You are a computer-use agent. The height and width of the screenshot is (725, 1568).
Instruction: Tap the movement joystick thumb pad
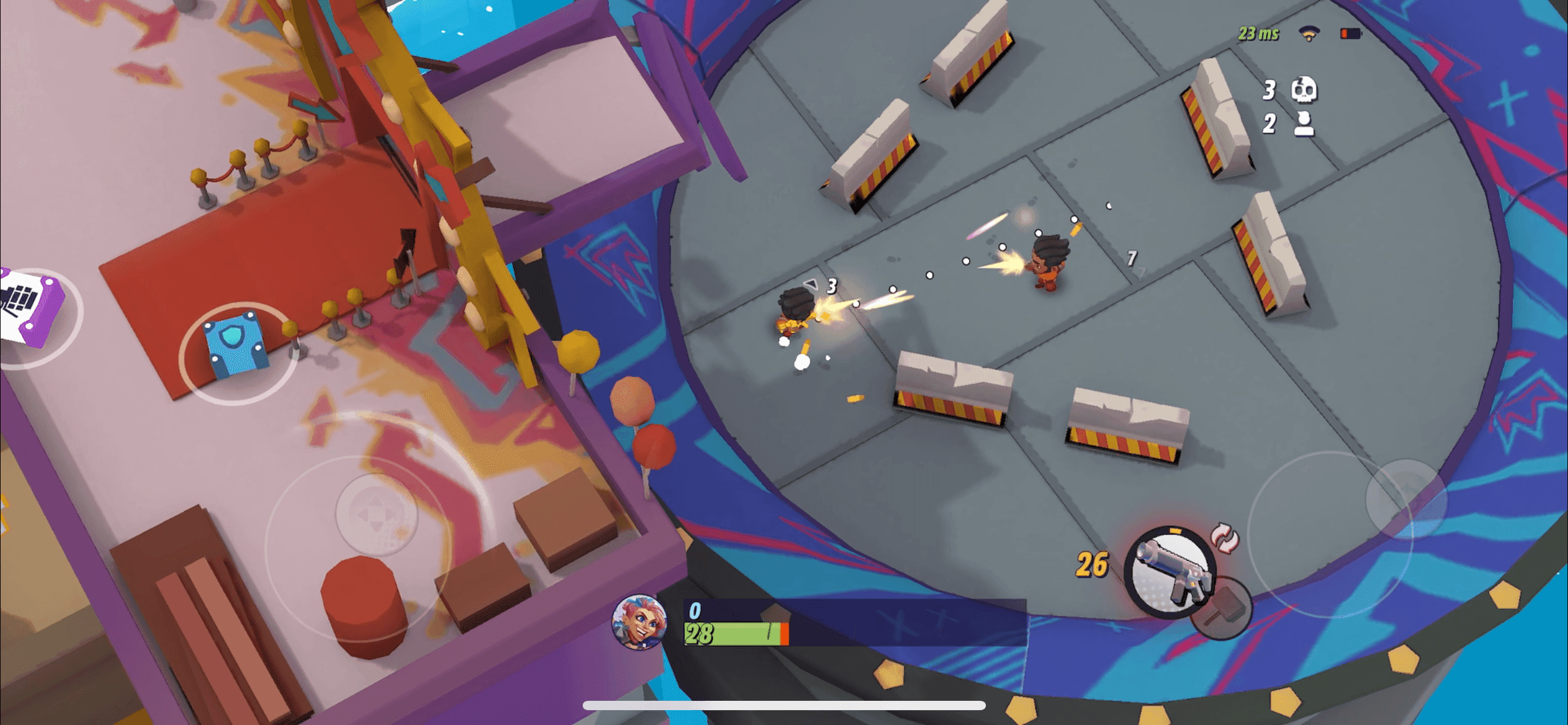click(377, 514)
